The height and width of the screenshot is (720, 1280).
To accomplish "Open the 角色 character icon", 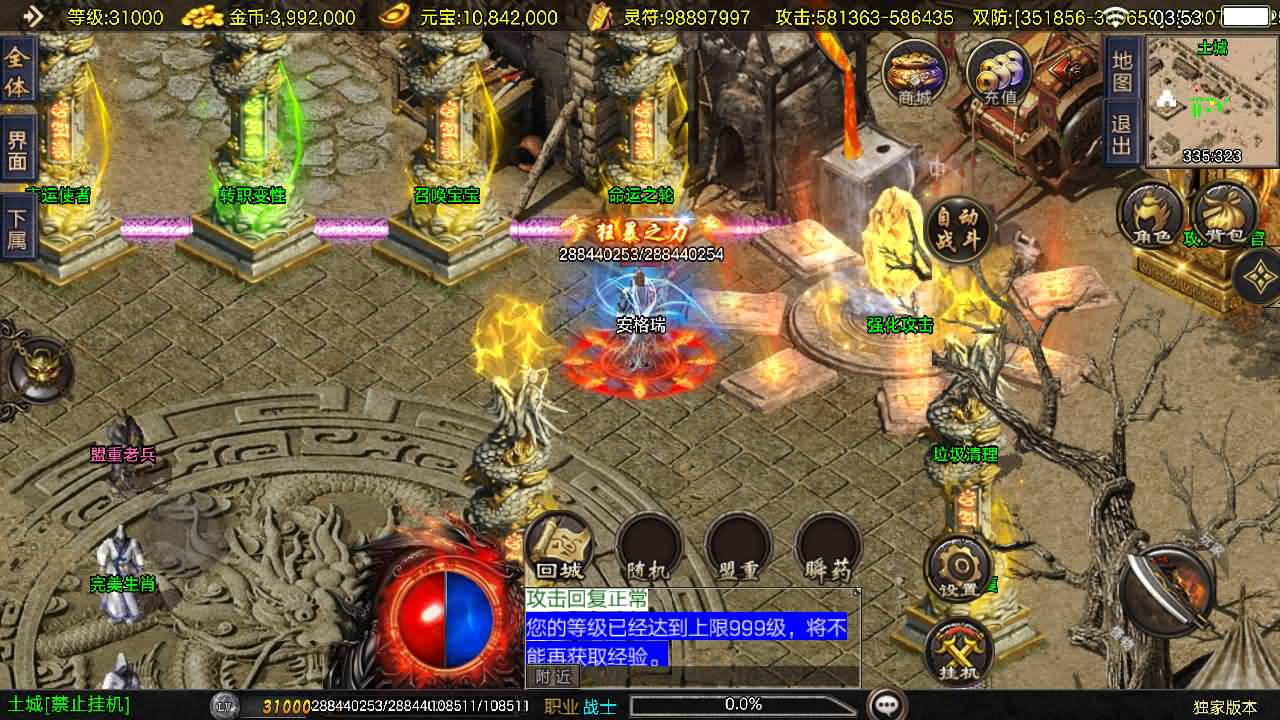I will coord(1150,215).
